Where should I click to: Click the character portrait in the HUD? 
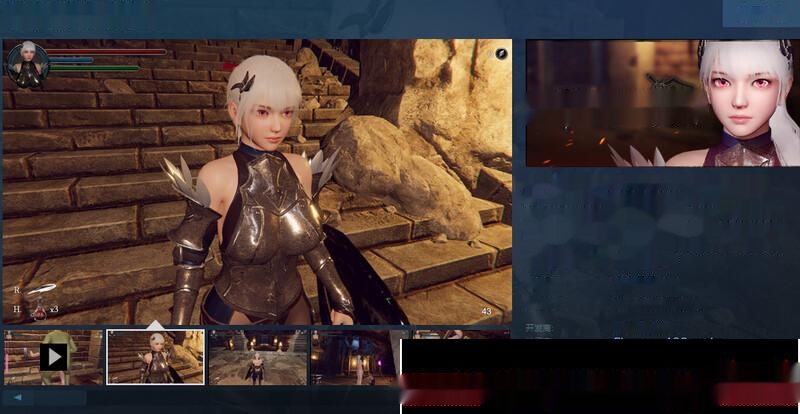tap(27, 64)
